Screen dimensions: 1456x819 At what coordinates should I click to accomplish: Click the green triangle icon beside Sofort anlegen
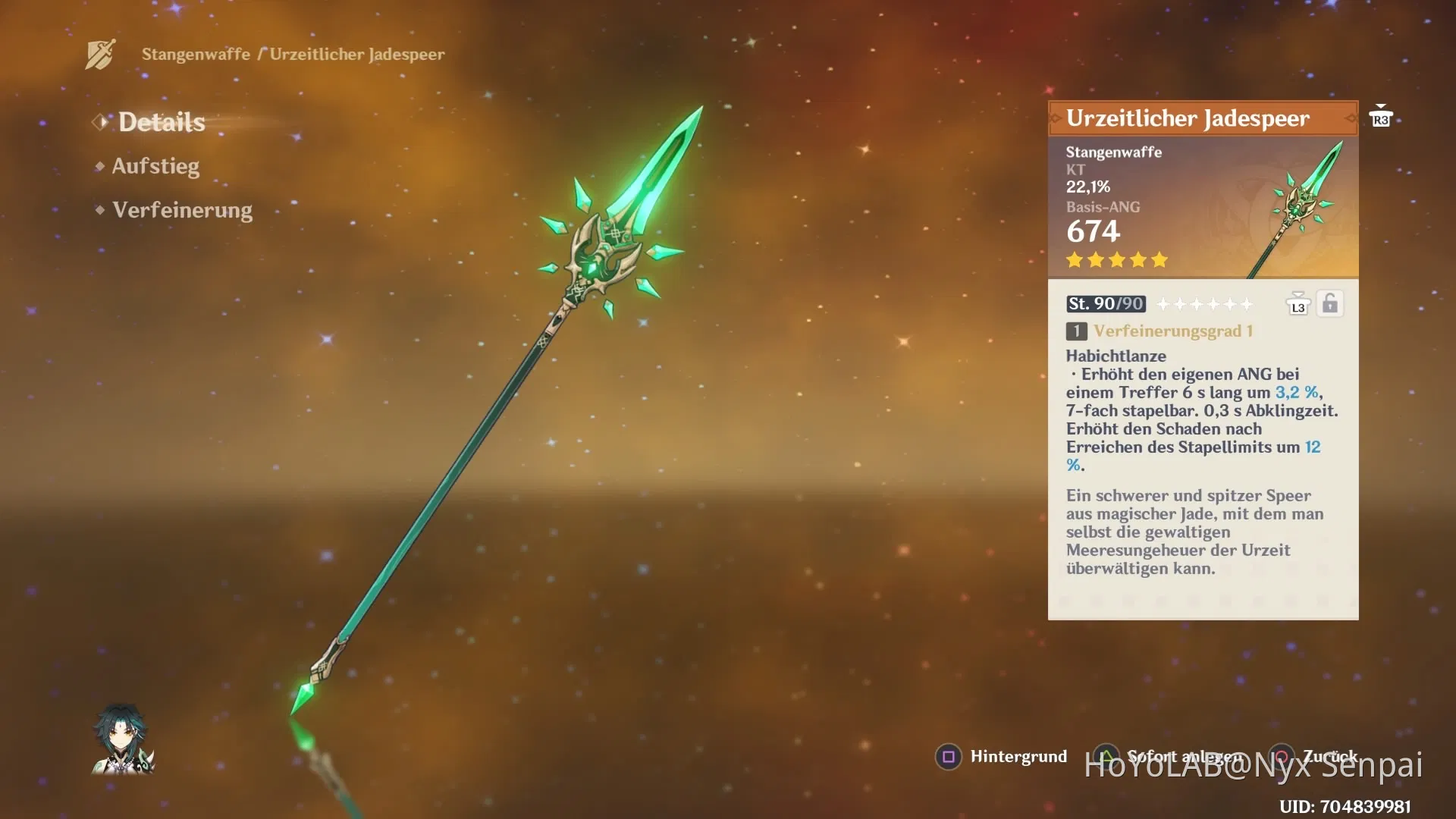1106,756
